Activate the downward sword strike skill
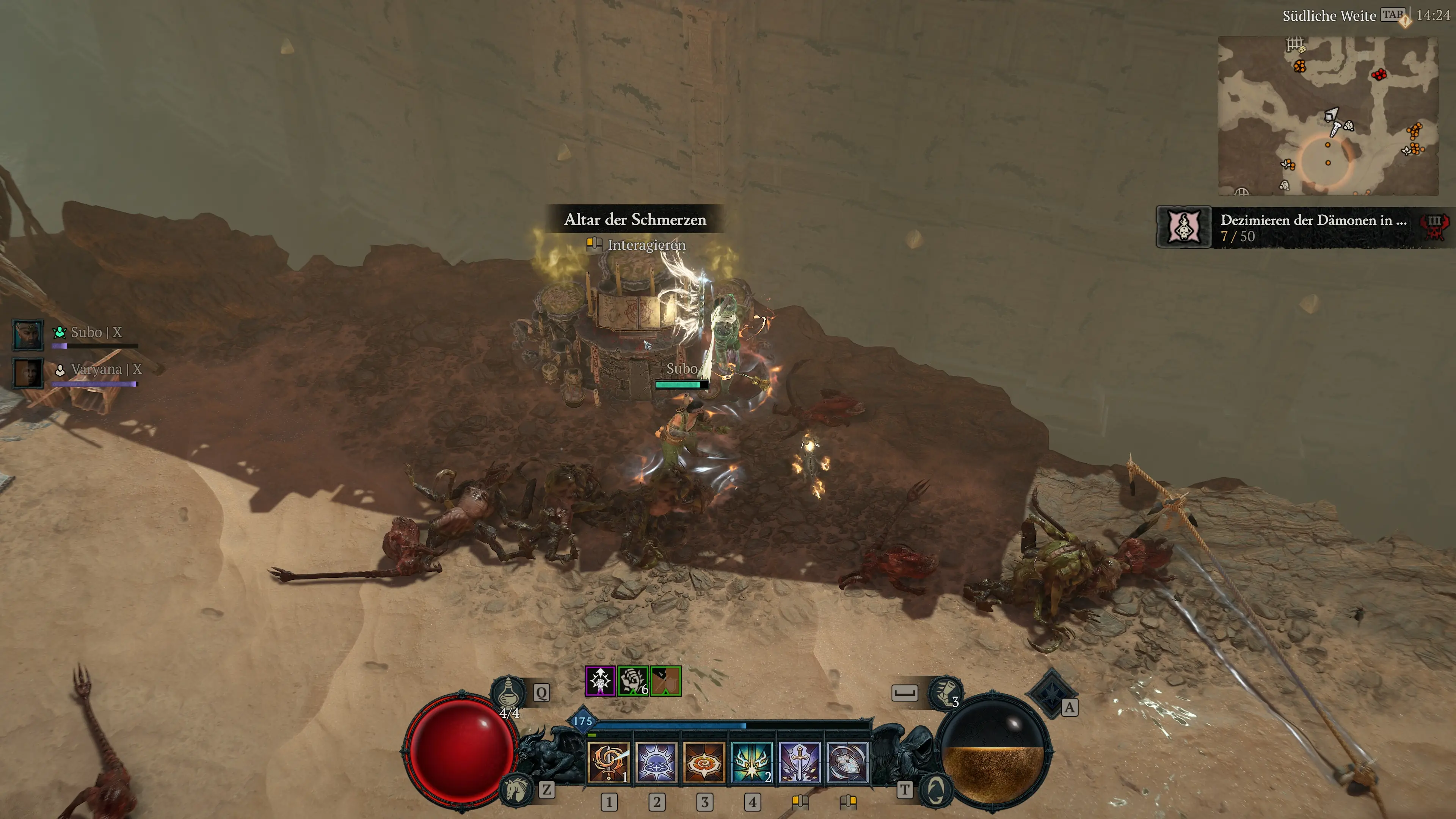The image size is (1456, 819). pyautogui.click(x=799, y=762)
